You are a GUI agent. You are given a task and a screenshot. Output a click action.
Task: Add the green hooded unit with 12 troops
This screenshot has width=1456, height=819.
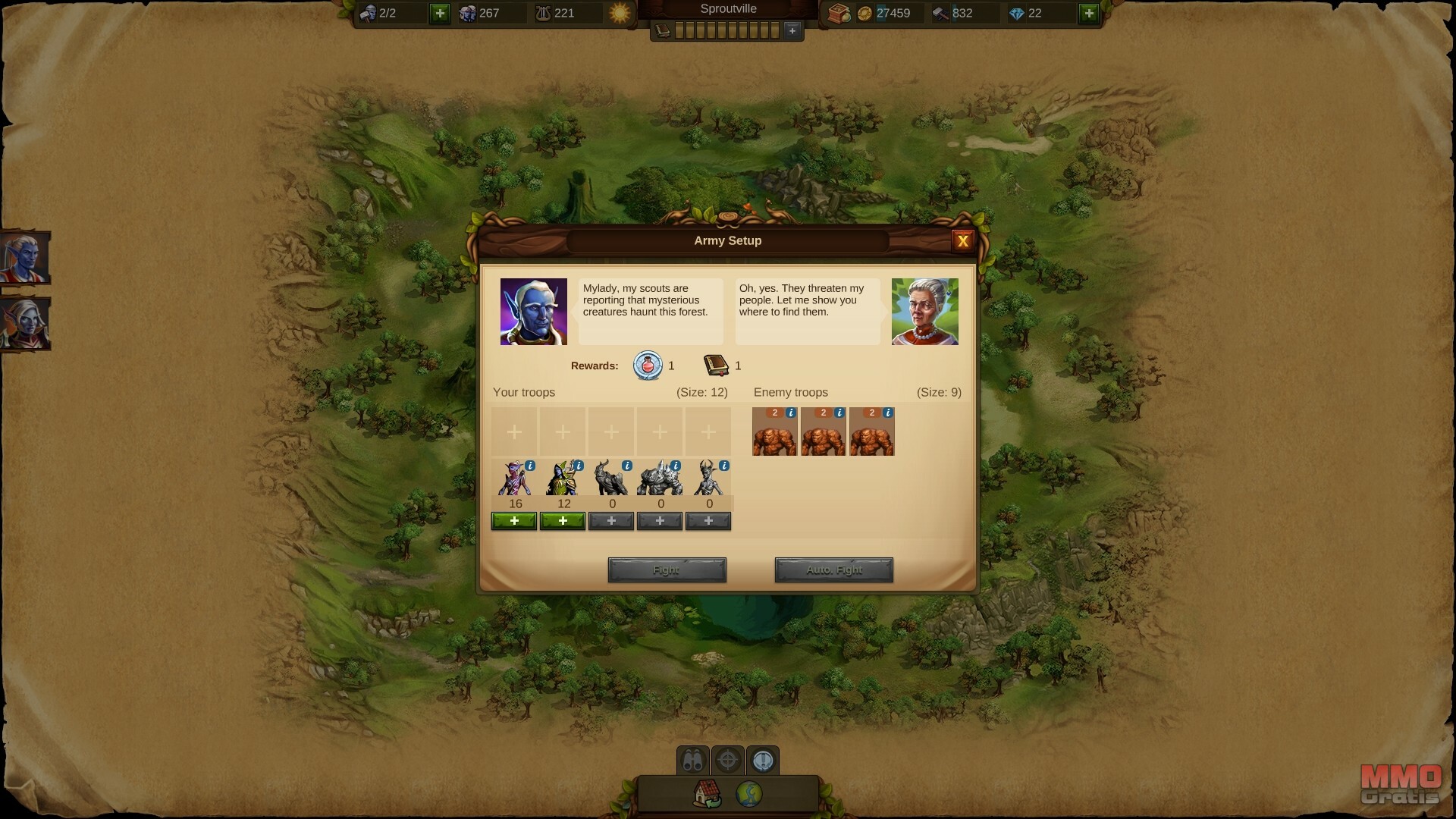click(563, 521)
